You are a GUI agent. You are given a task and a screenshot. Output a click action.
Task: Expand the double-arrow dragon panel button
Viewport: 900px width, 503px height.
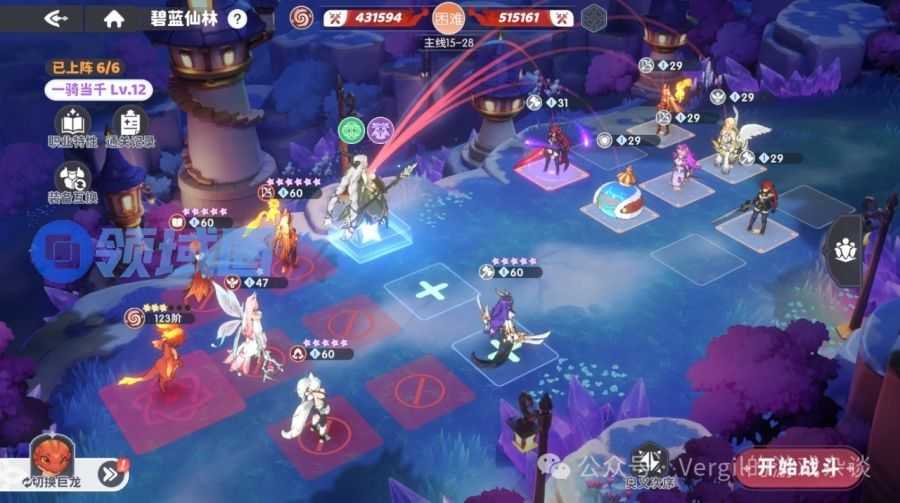click(x=111, y=472)
